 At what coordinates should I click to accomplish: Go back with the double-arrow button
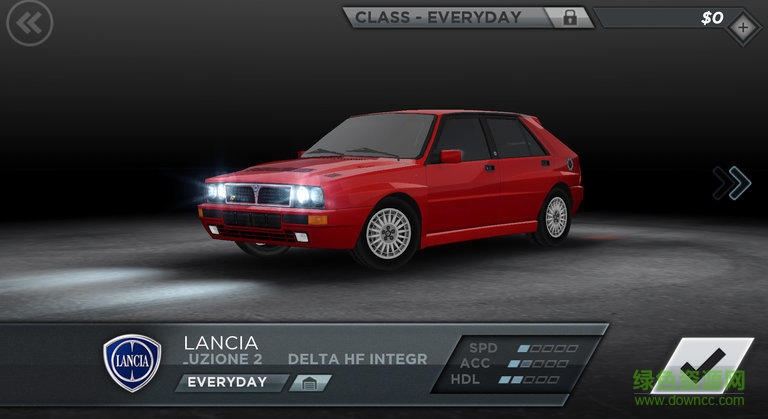click(29, 27)
